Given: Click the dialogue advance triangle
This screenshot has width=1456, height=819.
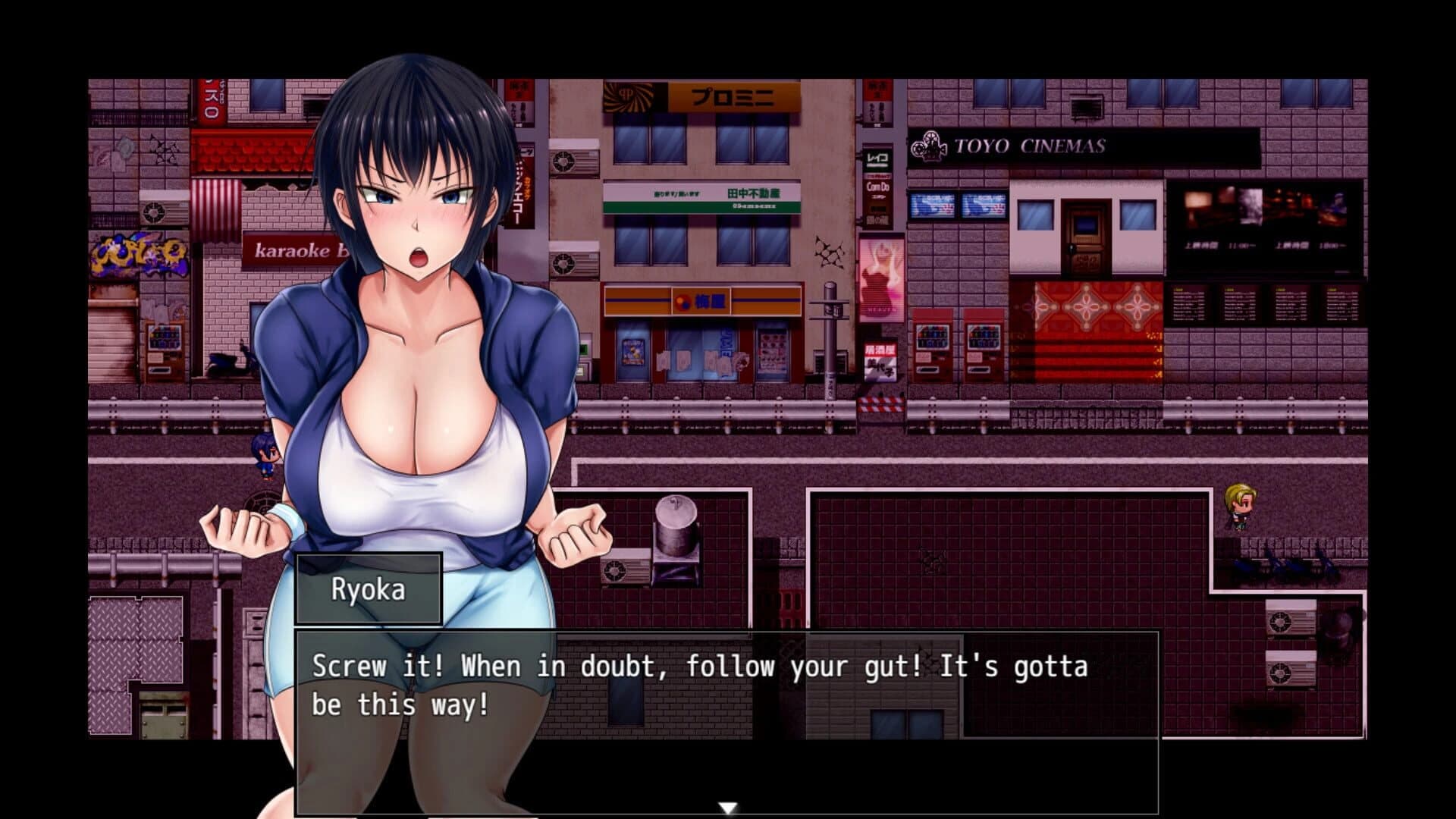Looking at the screenshot, I should tap(728, 806).
